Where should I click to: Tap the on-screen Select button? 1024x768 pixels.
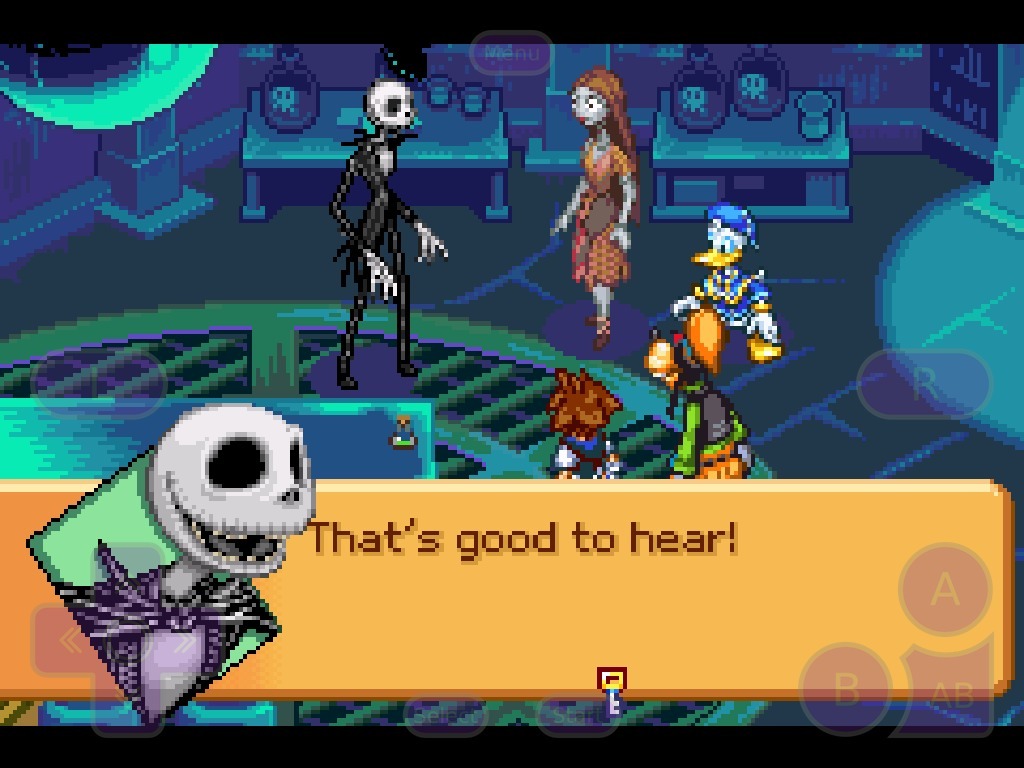pos(445,714)
